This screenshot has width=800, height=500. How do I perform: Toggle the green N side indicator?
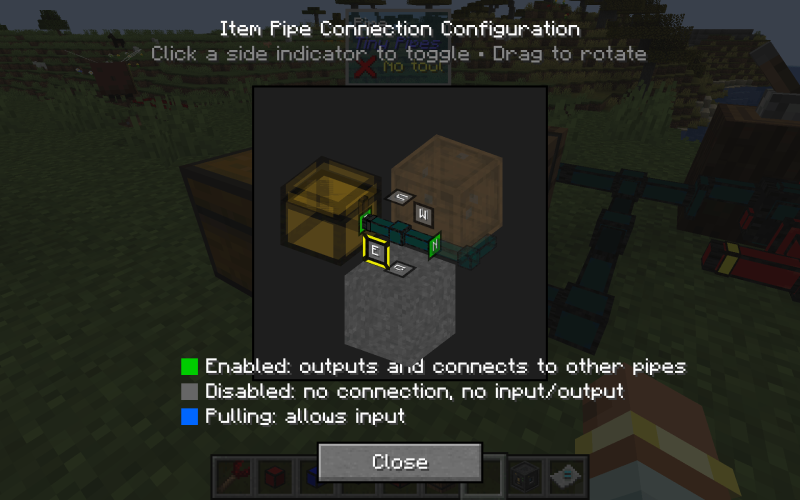(x=435, y=245)
